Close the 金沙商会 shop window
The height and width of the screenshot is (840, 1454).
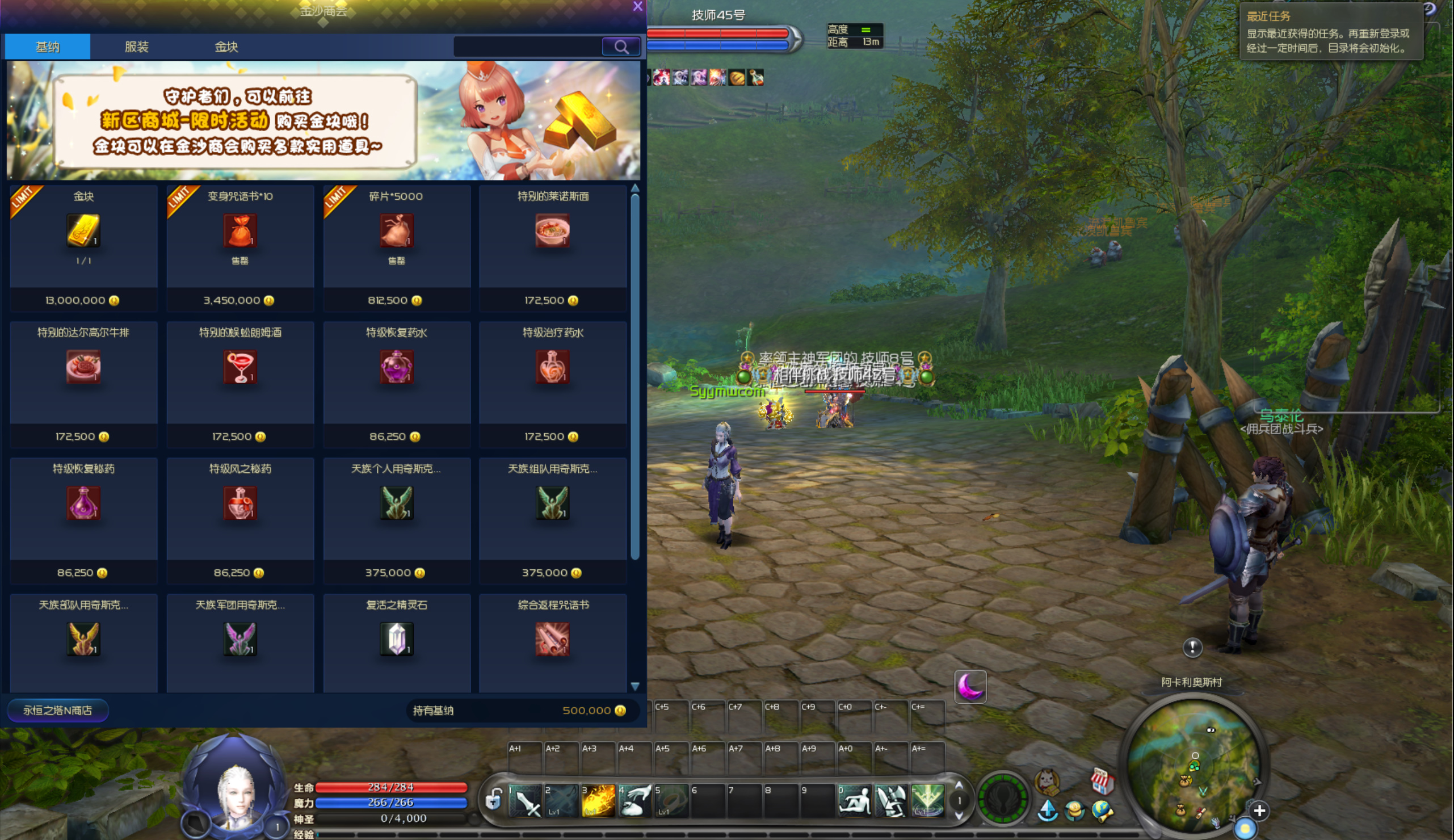point(637,6)
